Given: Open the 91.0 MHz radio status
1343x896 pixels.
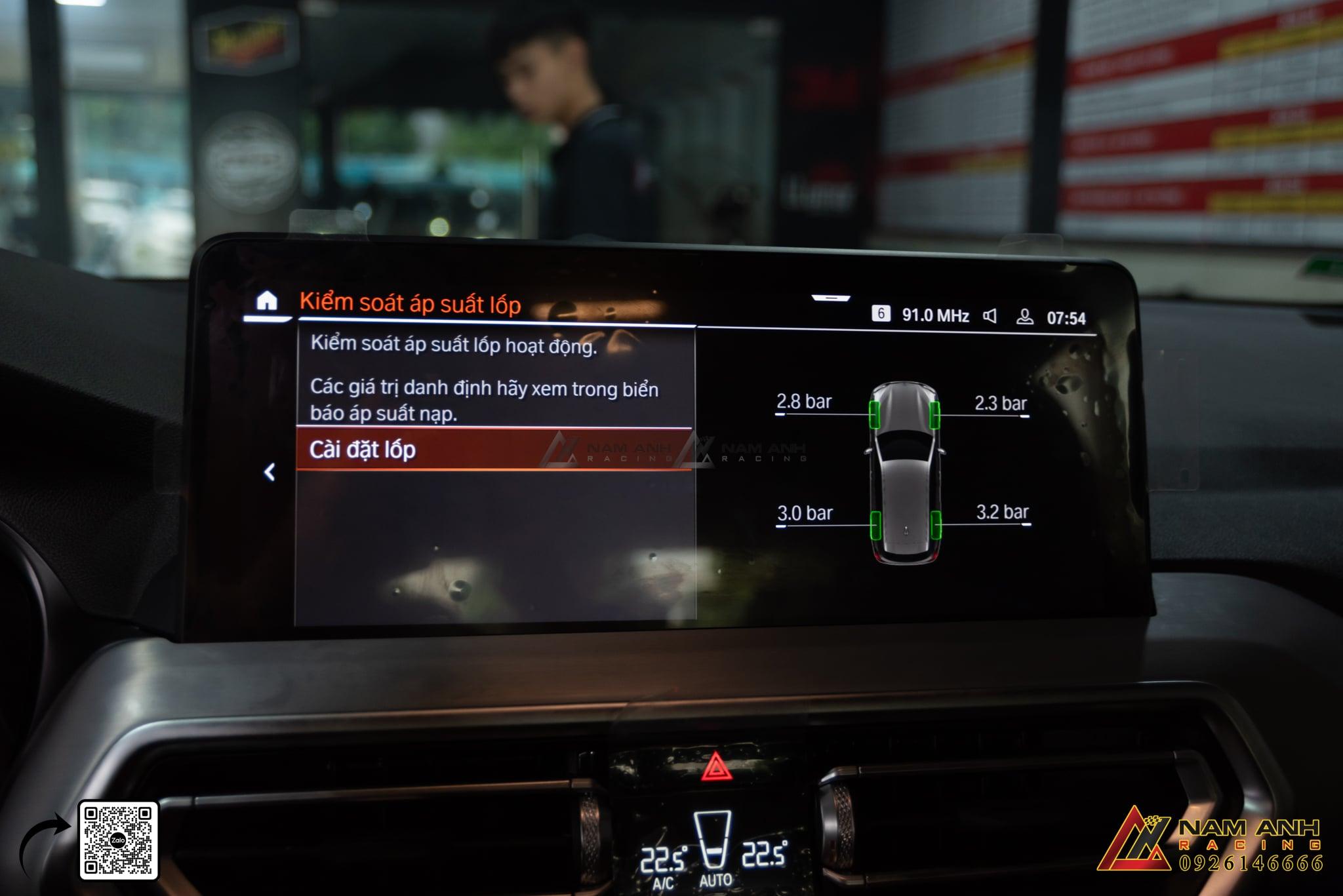Looking at the screenshot, I should click(934, 315).
